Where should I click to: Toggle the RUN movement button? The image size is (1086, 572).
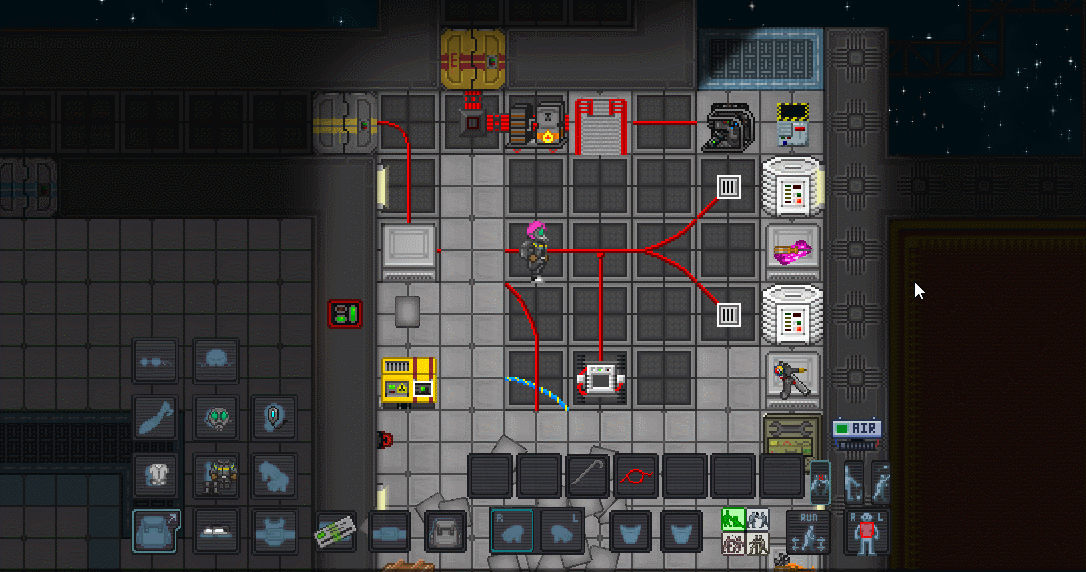pos(807,530)
